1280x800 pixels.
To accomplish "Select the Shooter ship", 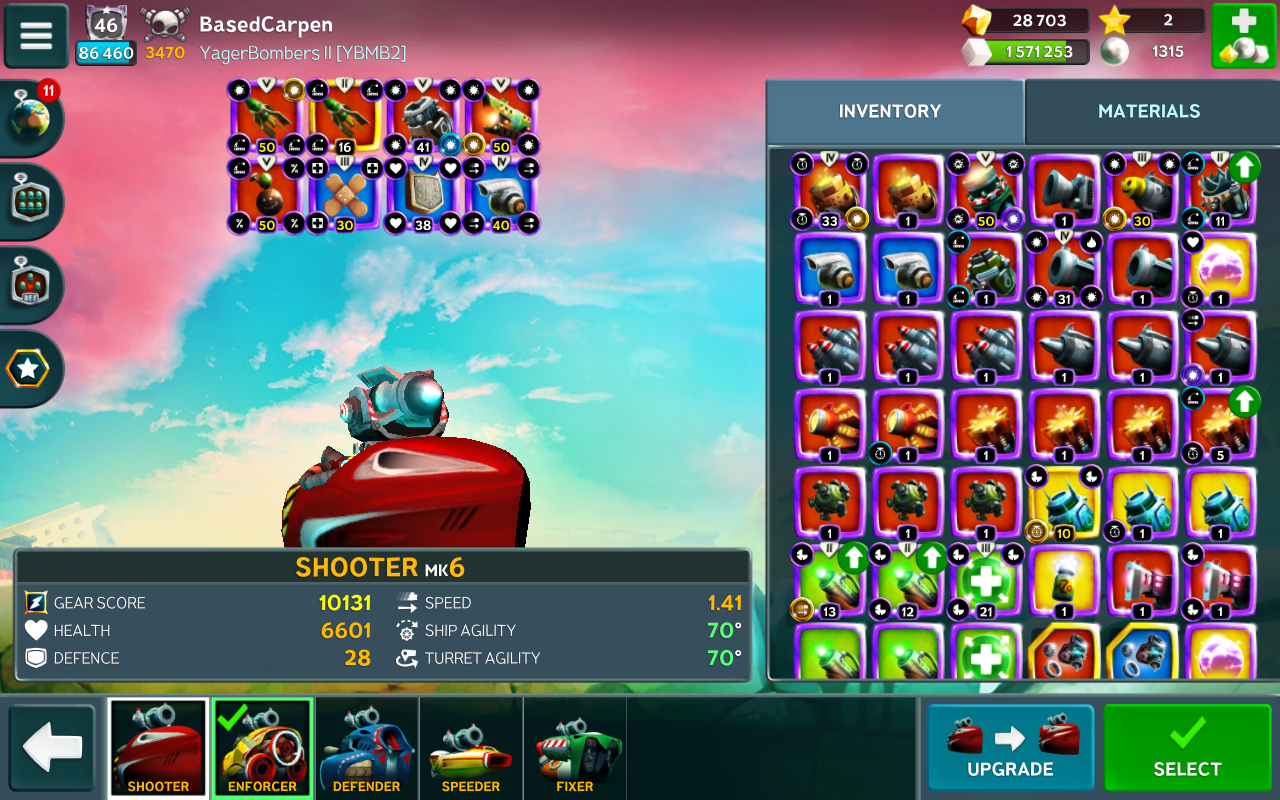I will tap(158, 749).
